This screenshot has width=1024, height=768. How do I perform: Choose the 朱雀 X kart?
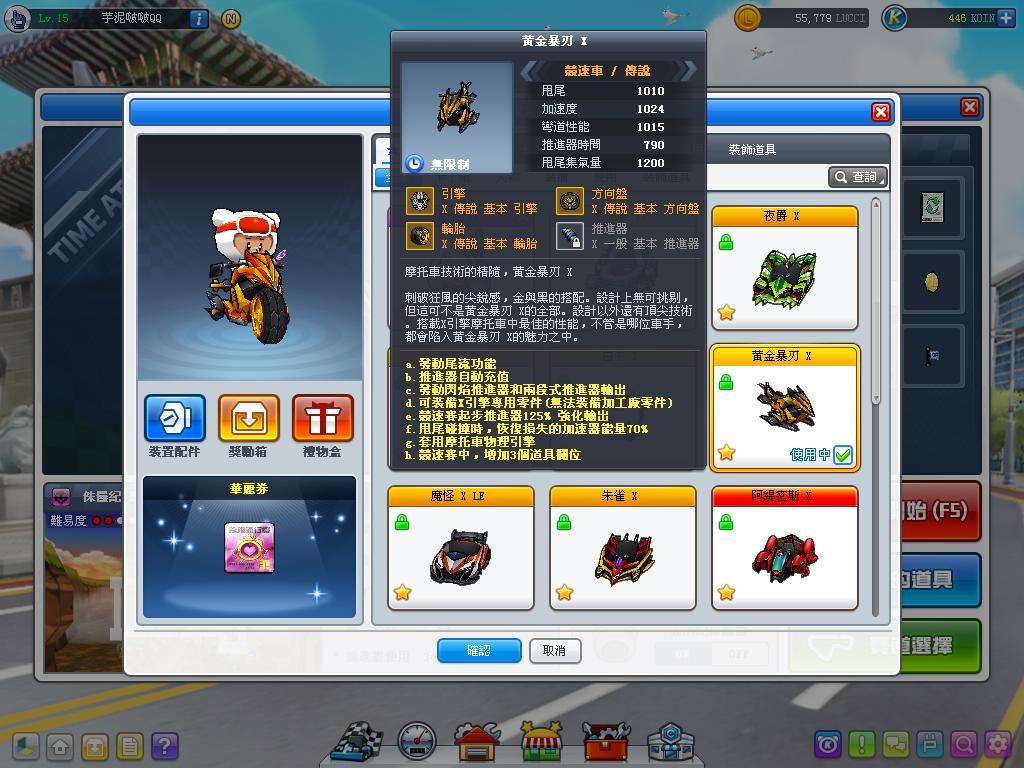(622, 547)
